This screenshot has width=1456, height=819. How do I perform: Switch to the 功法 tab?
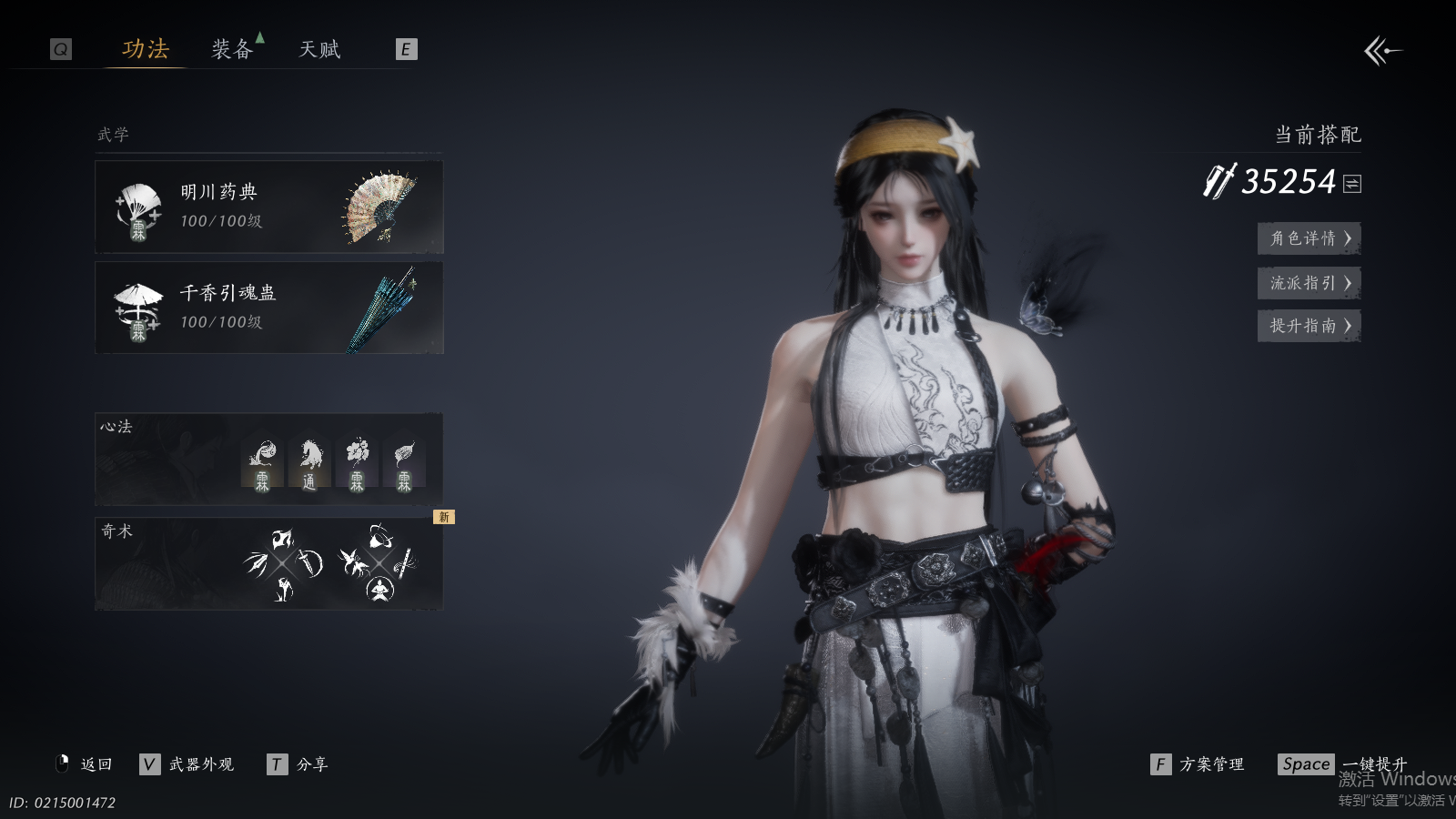(x=146, y=49)
